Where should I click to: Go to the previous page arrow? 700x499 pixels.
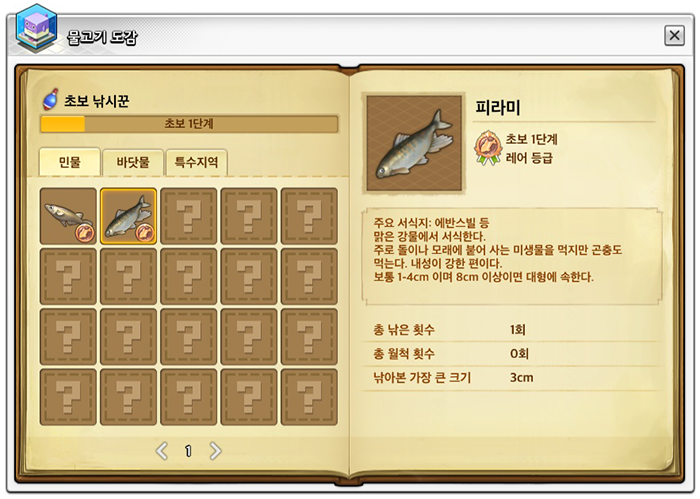pyautogui.click(x=162, y=451)
